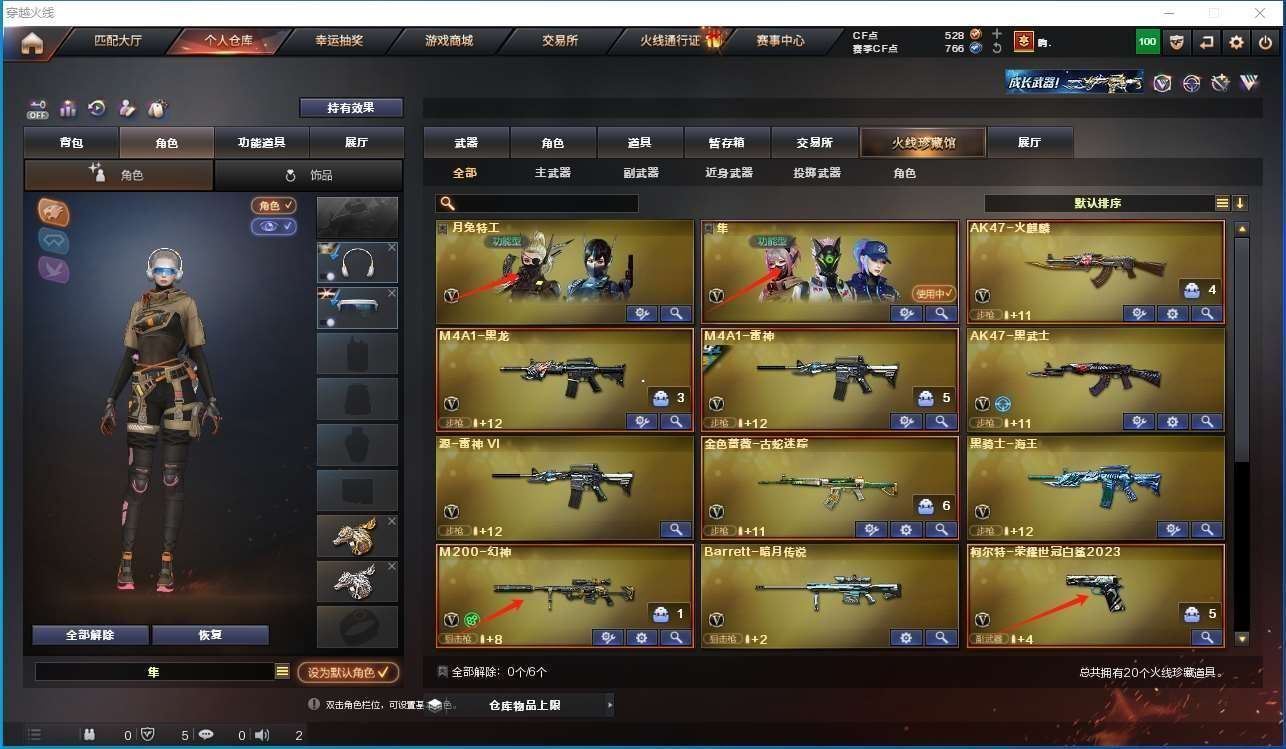Set as default character with 设为默认角色
Image resolution: width=1286 pixels, height=749 pixels.
(x=347, y=673)
